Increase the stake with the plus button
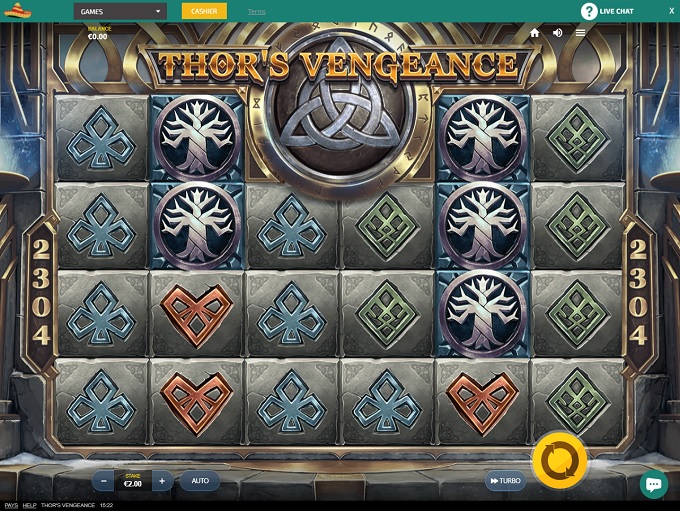 161,481
